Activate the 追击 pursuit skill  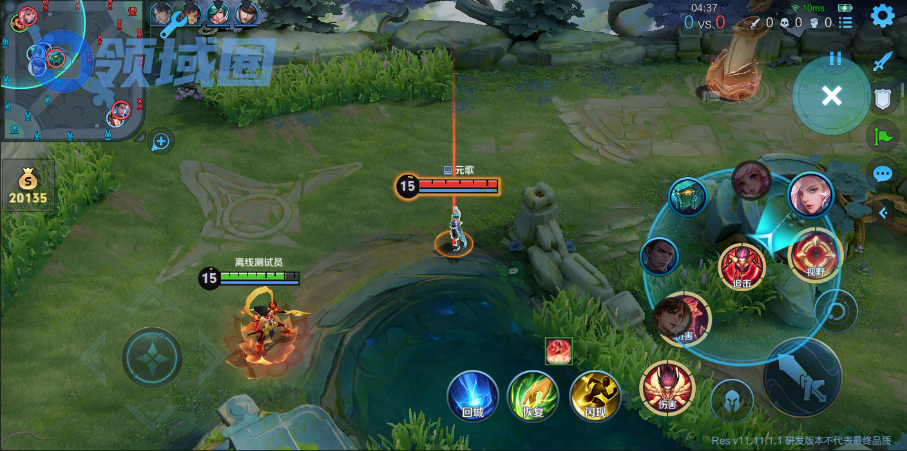(742, 267)
